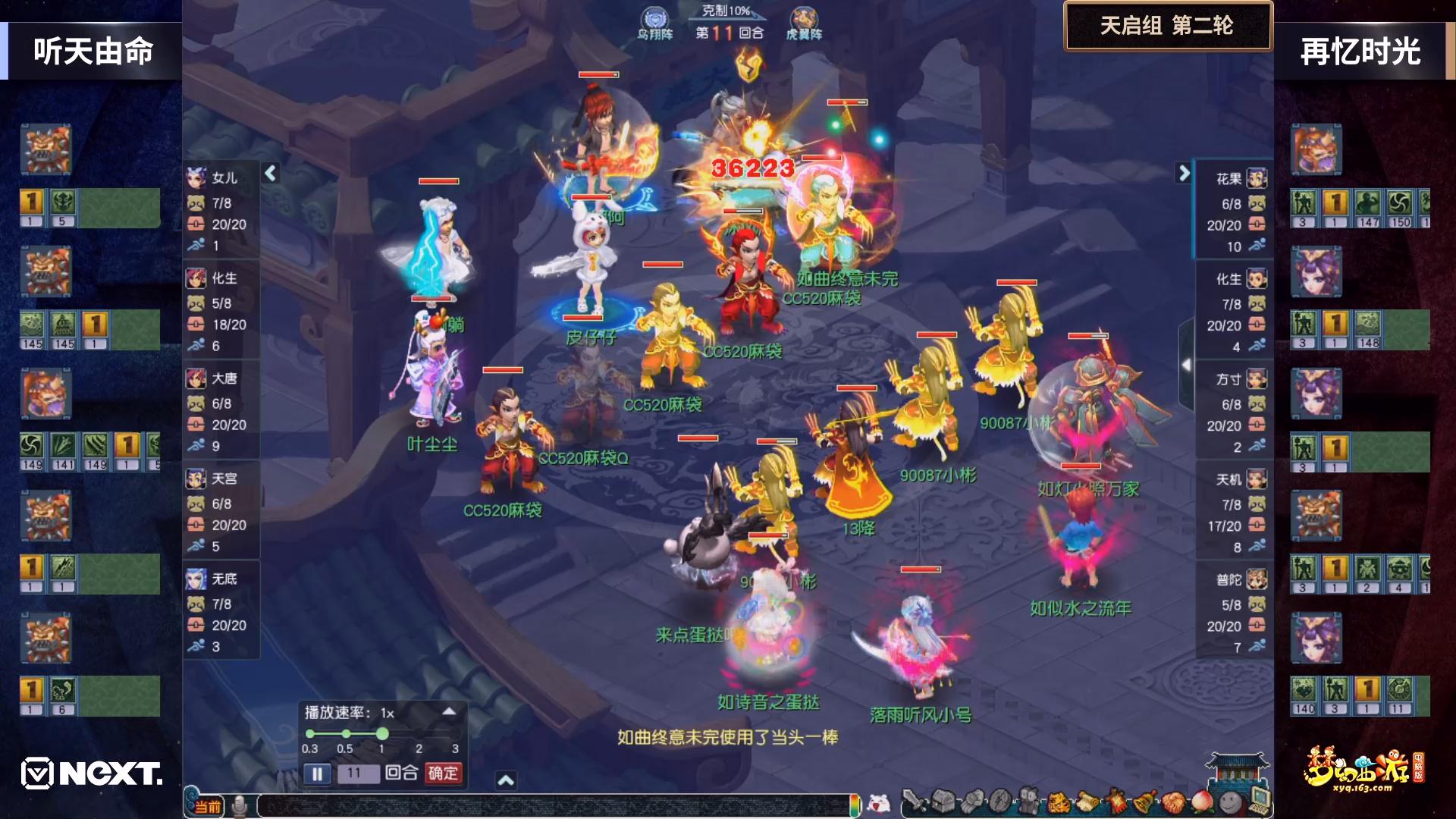Set playback speed to 2x on slider
1456x819 pixels.
coord(419,733)
